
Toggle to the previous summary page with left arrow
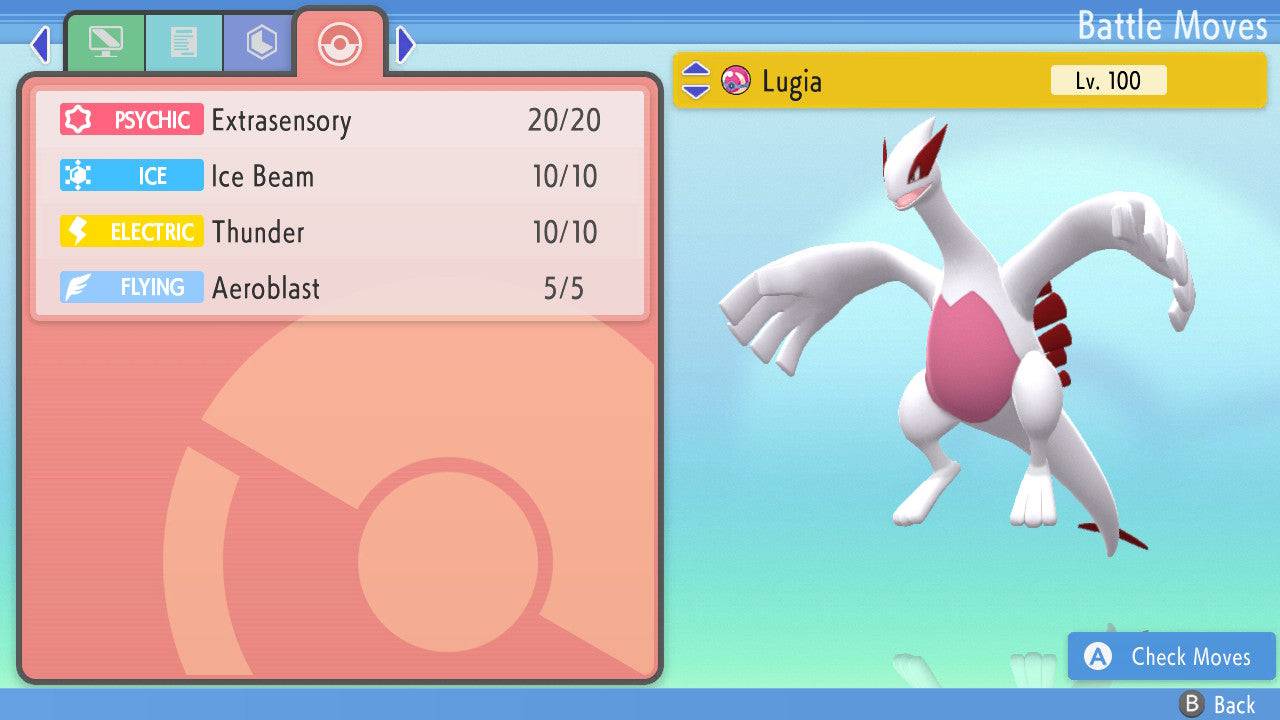[40, 44]
